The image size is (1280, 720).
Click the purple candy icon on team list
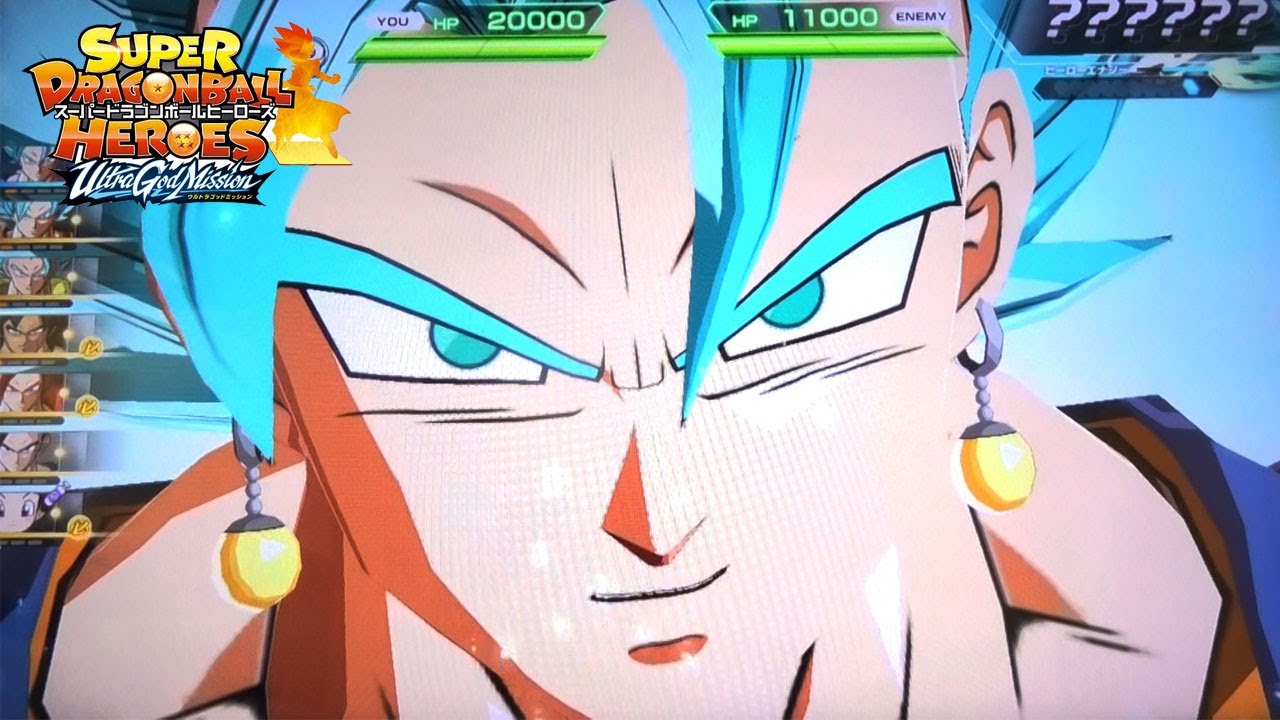57,493
